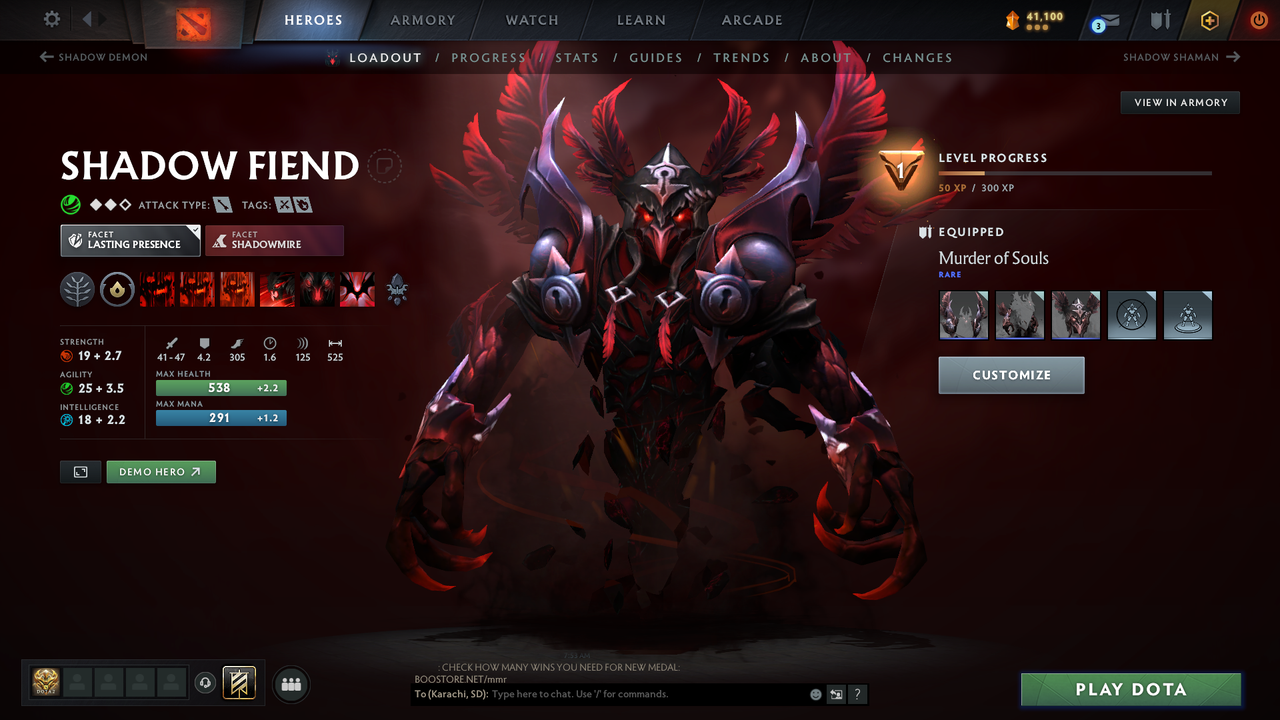Open the ARCADE menu
The height and width of the screenshot is (720, 1280).
[x=751, y=20]
